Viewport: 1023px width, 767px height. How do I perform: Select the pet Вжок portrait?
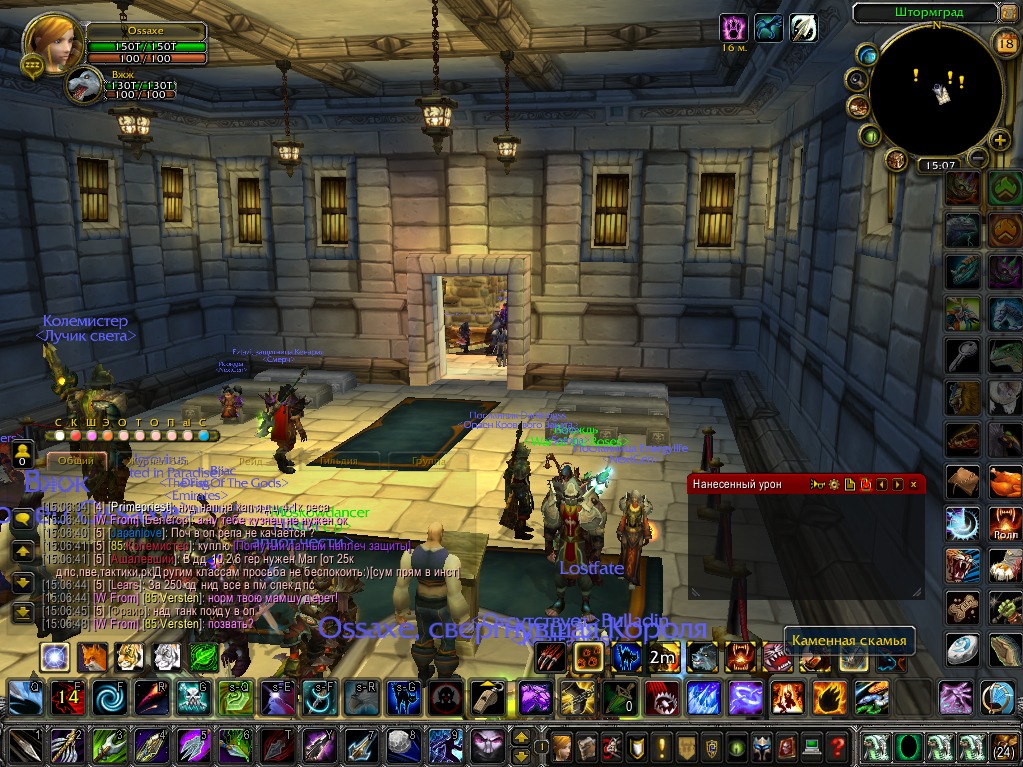[85, 86]
